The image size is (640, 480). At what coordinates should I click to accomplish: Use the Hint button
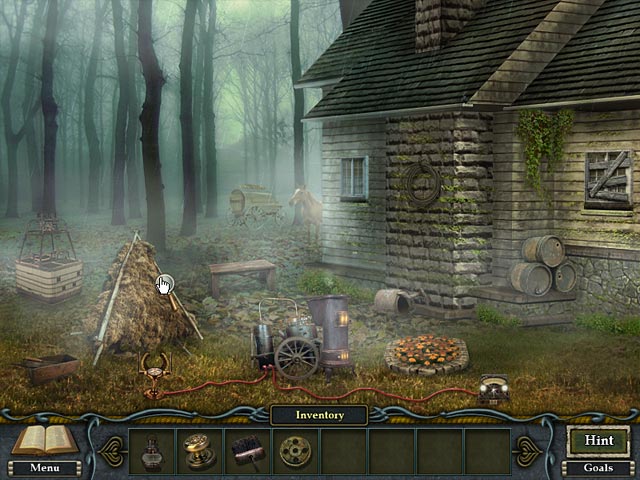coord(599,439)
